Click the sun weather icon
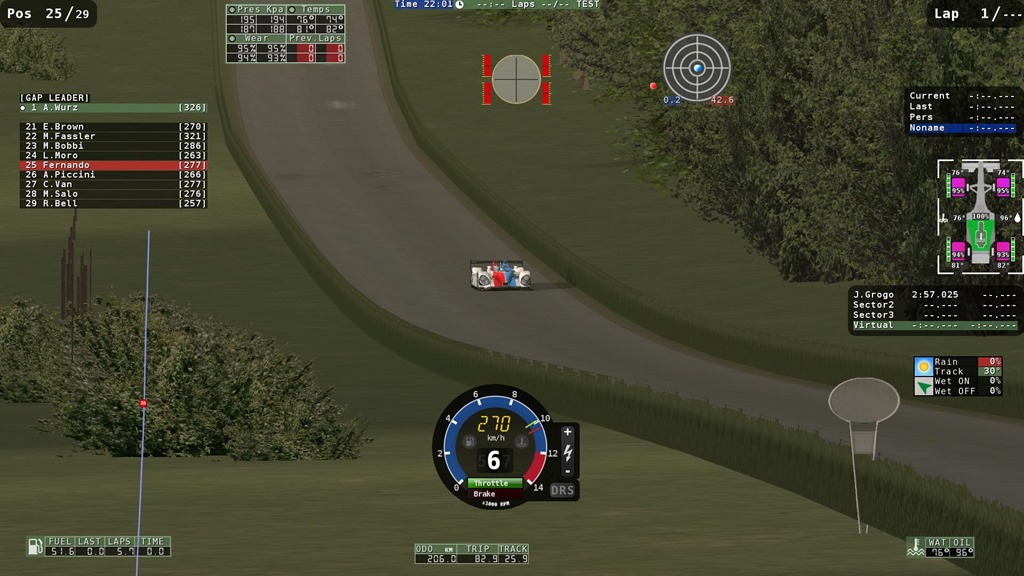This screenshot has width=1024, height=576. pos(923,366)
